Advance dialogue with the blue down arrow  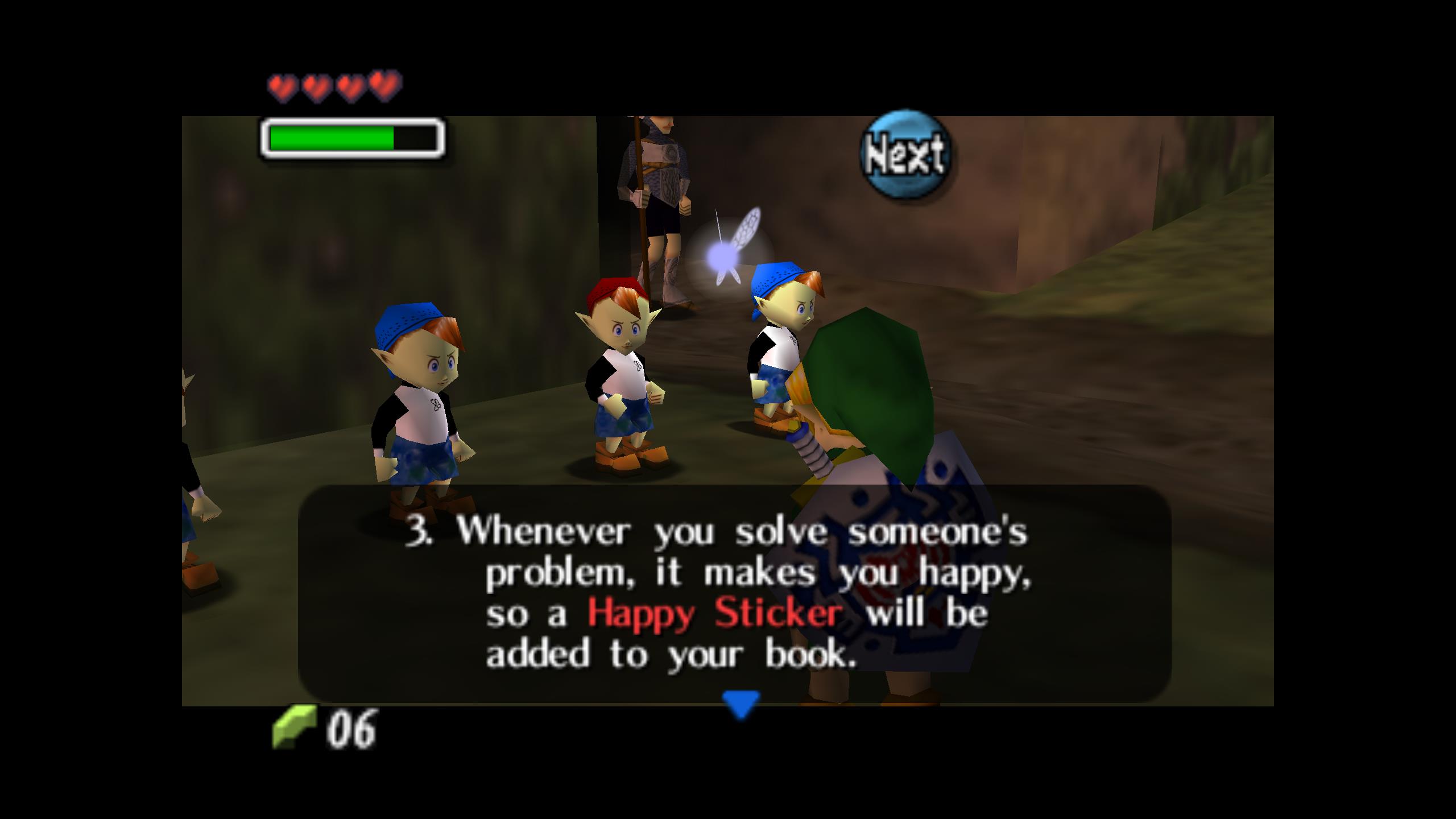740,704
